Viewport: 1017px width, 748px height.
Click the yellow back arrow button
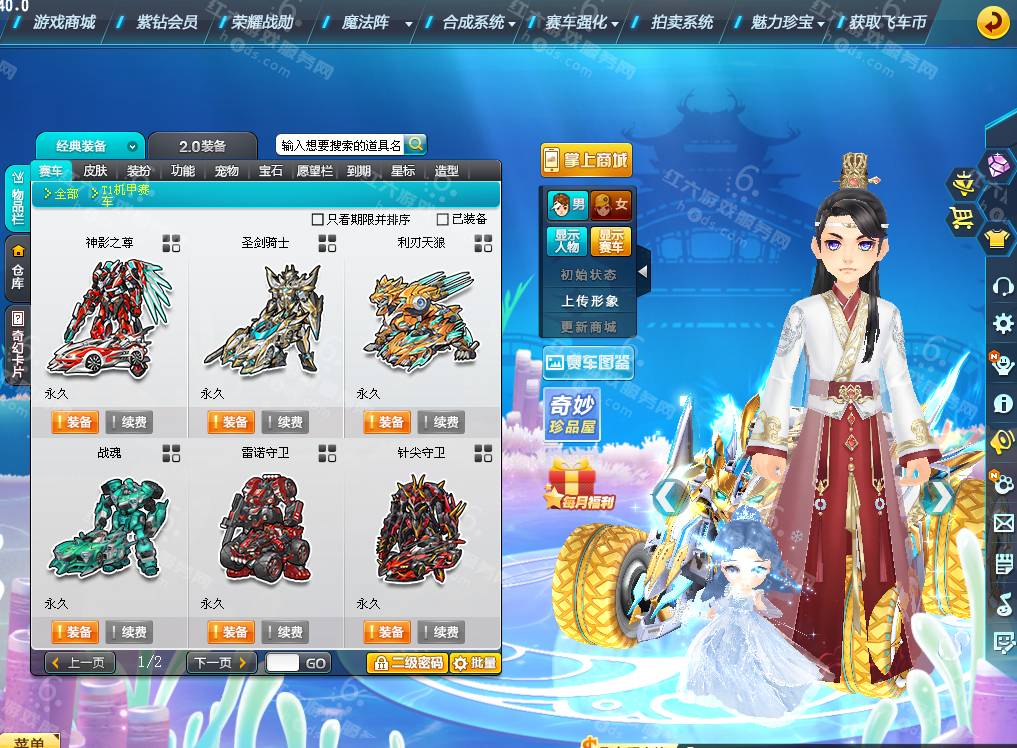coord(992,22)
